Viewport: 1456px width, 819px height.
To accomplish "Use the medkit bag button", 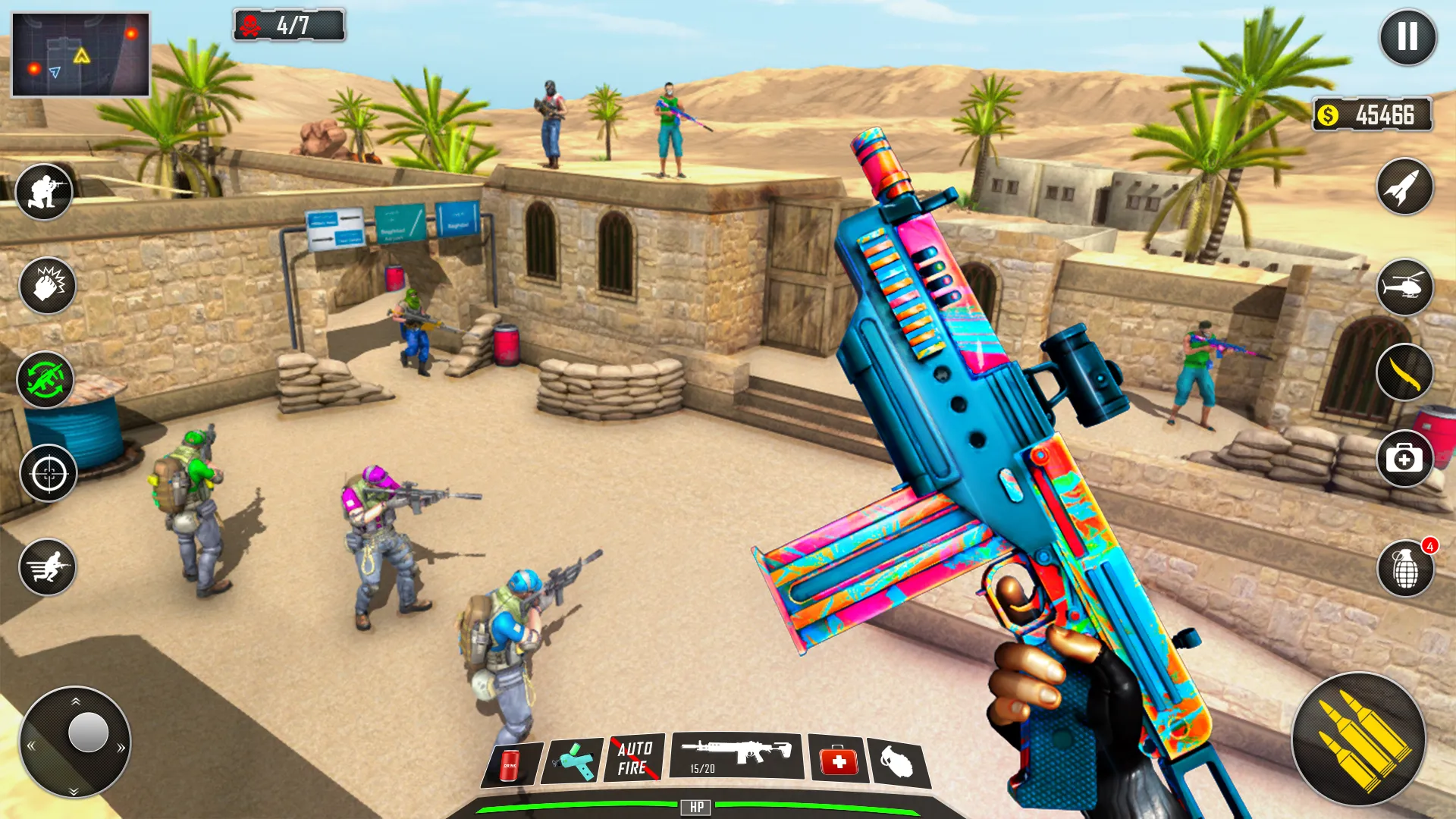I will click(1404, 459).
